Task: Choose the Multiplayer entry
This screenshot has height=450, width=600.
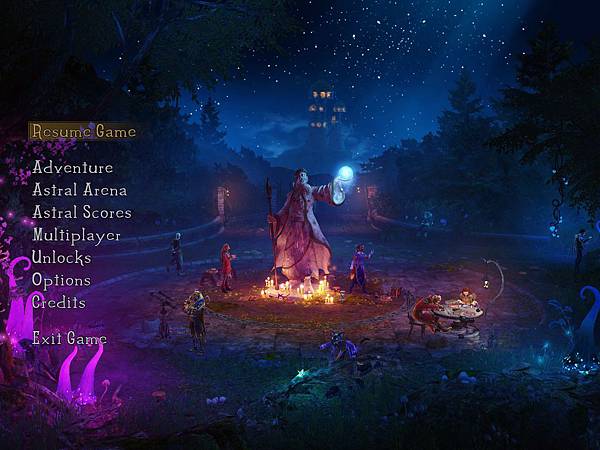Action: [76, 235]
